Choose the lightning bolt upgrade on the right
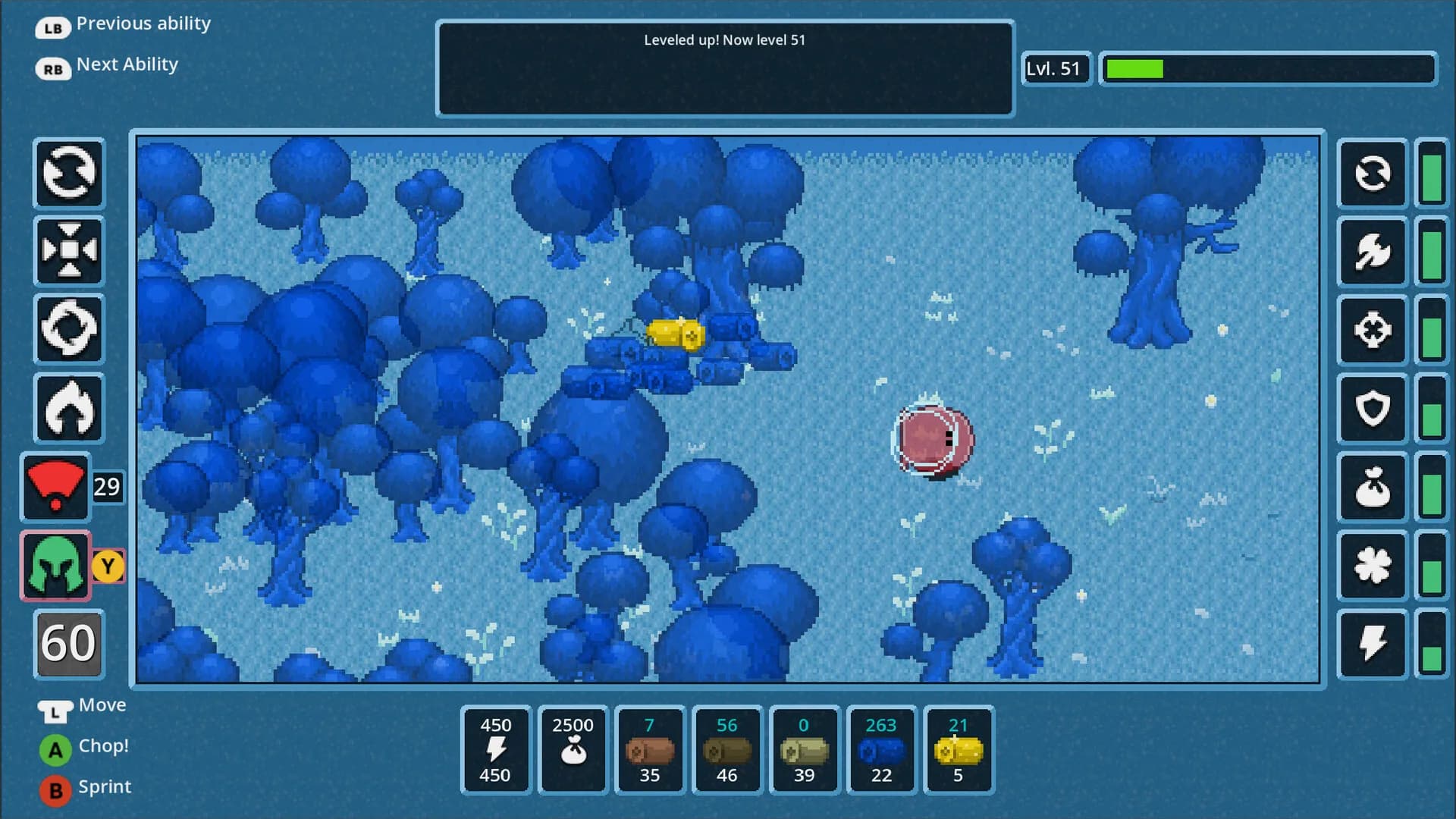The width and height of the screenshot is (1456, 819). coord(1373,644)
